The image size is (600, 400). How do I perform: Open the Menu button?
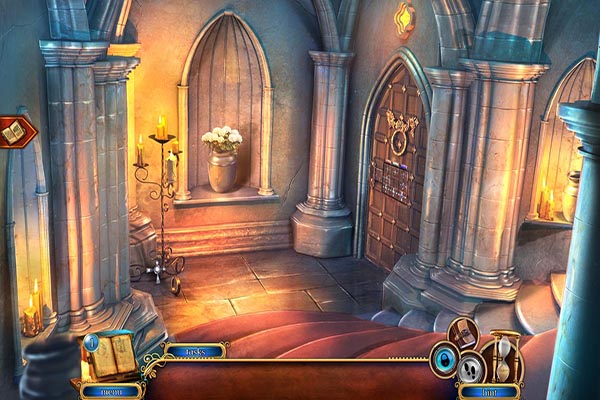coord(111,390)
